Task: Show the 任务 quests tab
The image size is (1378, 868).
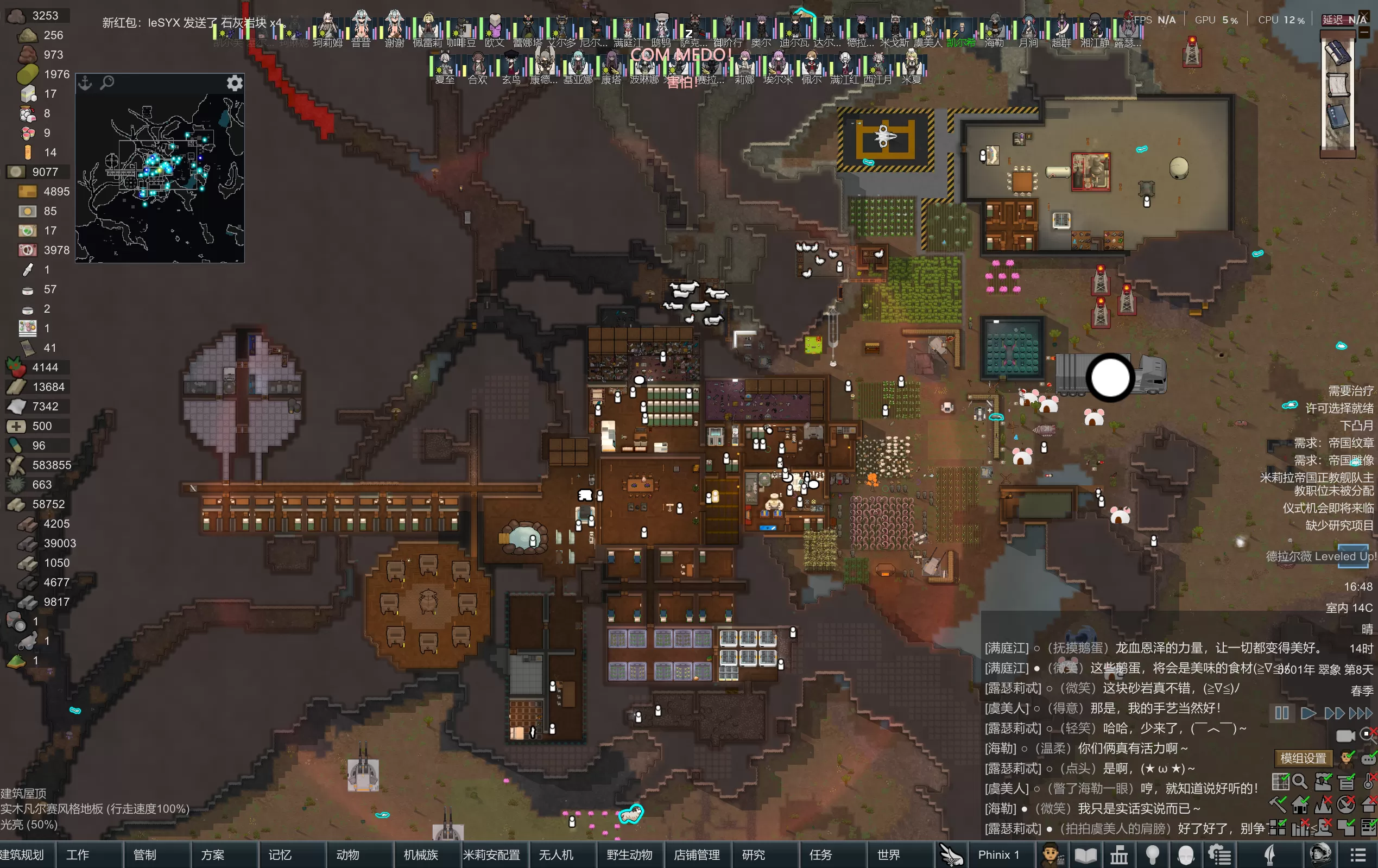Action: tap(820, 855)
